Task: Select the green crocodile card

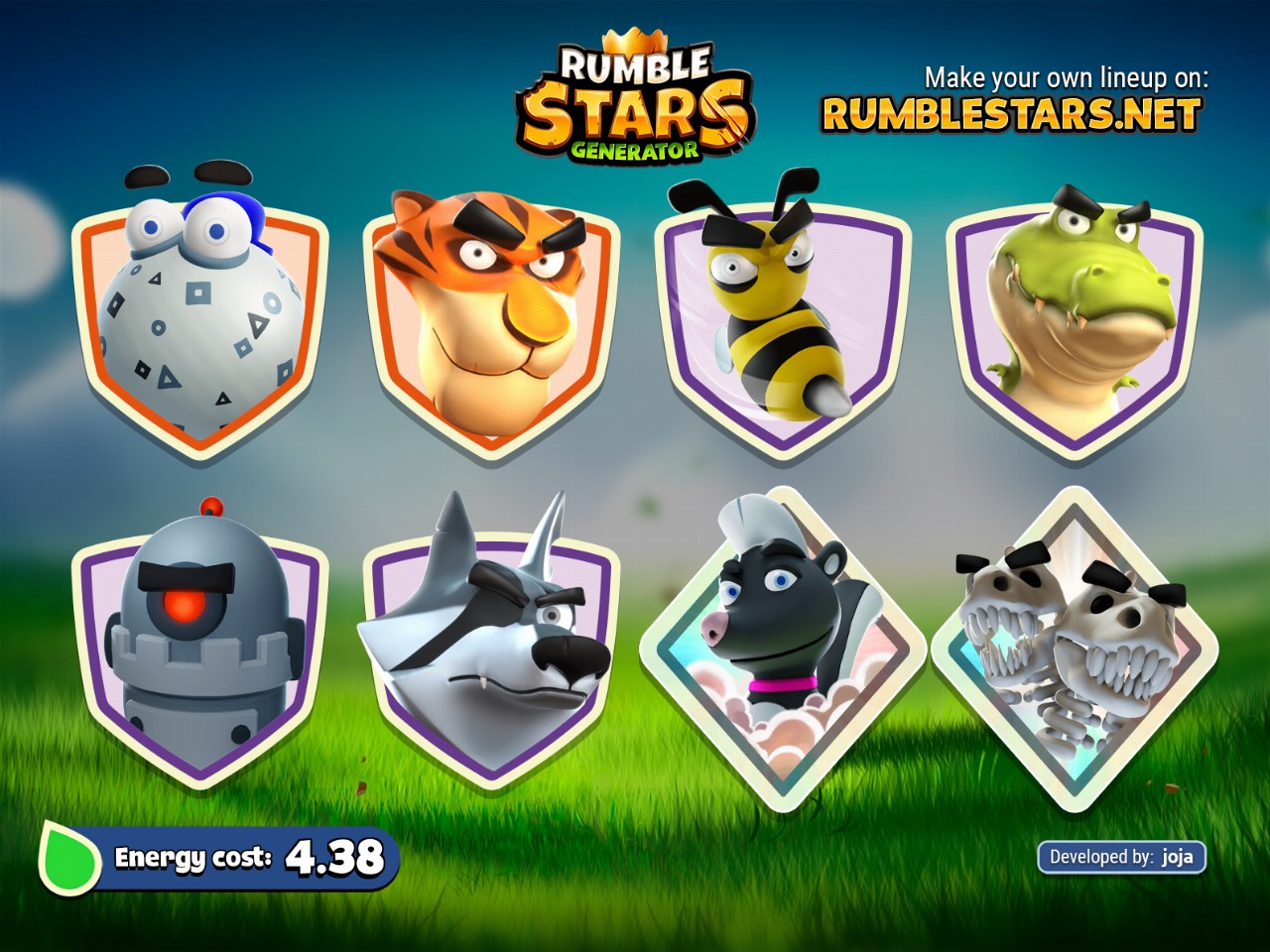Action: 1074,322
